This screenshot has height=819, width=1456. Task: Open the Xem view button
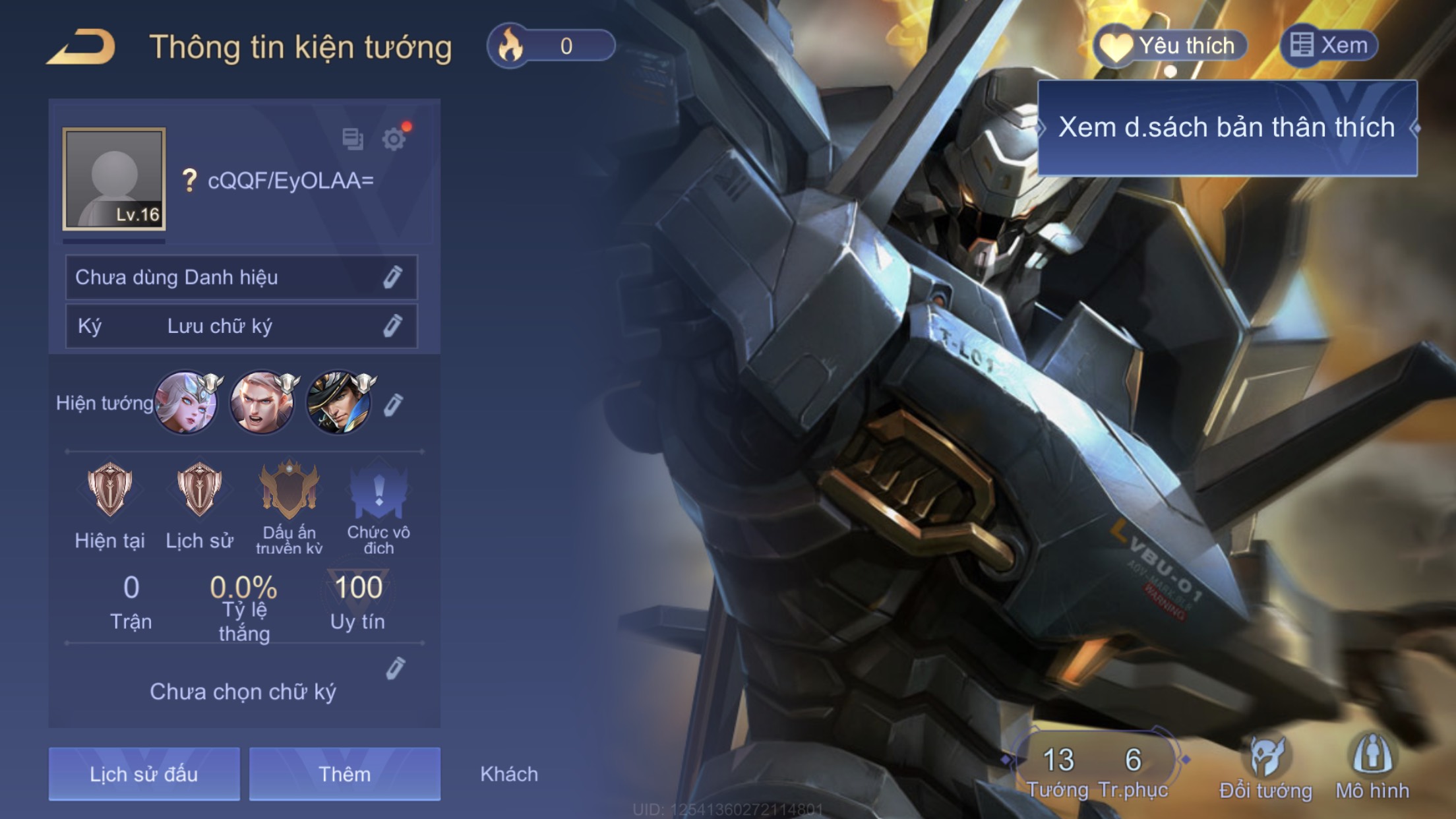pyautogui.click(x=1329, y=45)
